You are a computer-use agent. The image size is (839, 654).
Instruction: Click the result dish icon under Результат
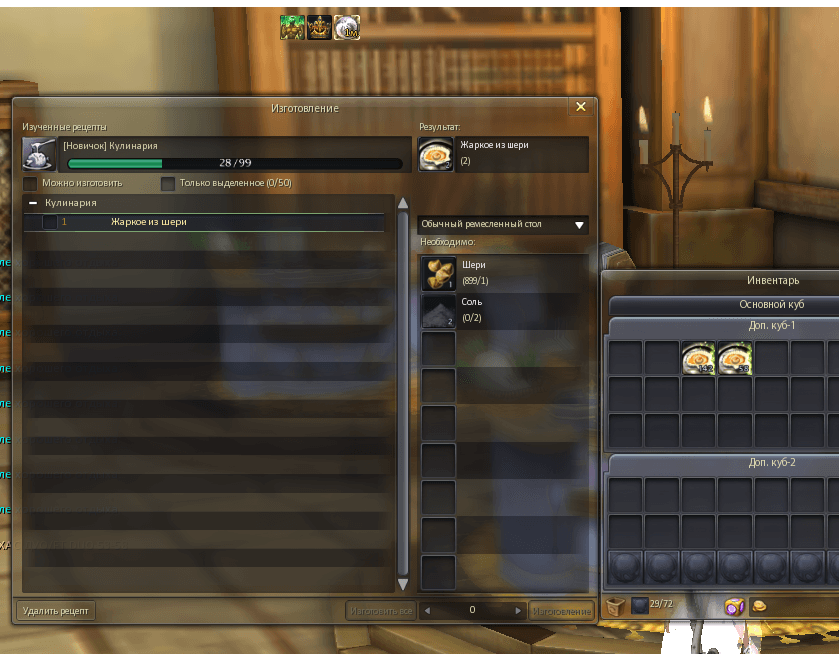pos(434,153)
